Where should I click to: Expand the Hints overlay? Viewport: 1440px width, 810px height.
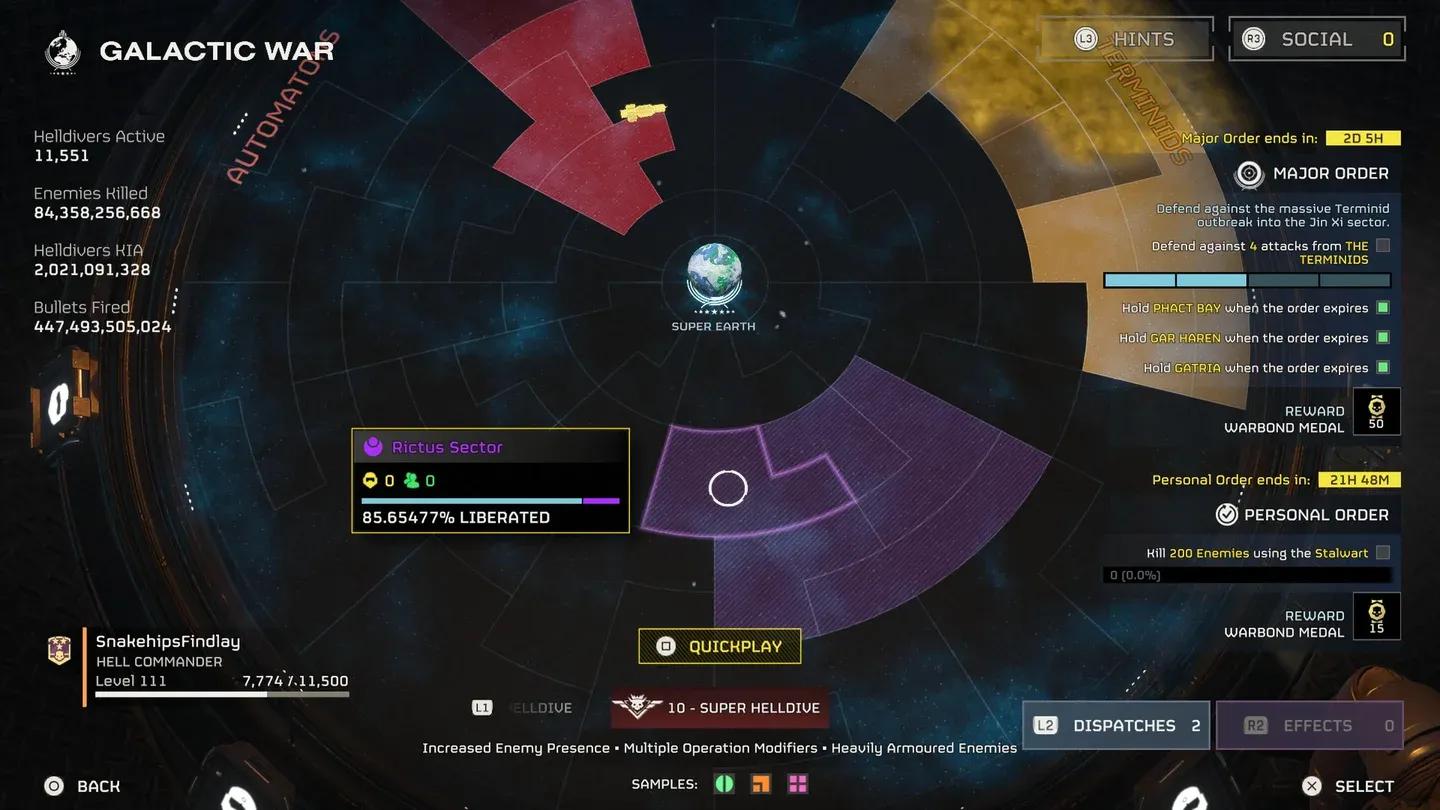1124,38
